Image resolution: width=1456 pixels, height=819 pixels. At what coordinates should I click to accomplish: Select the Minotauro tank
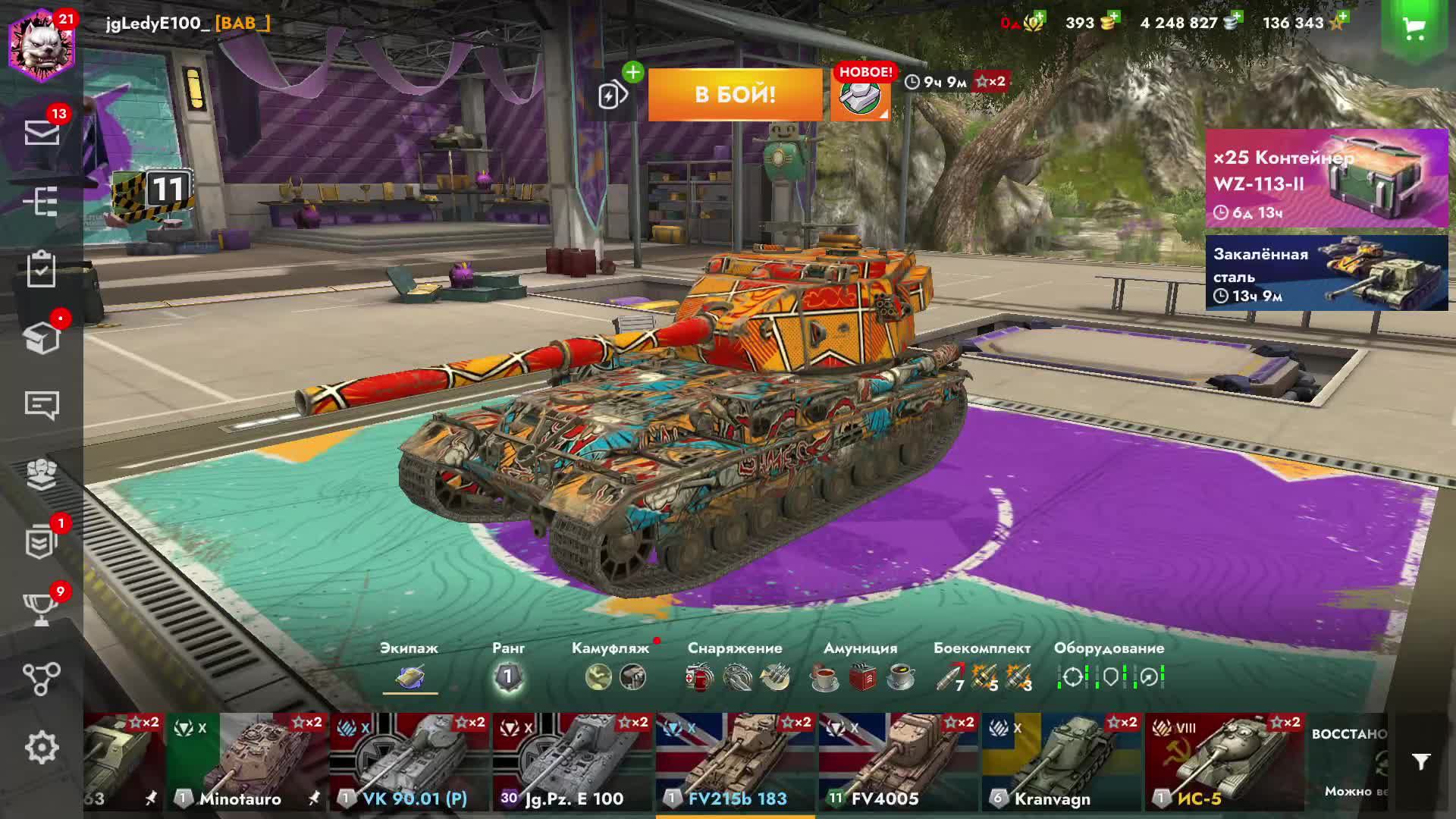[x=246, y=762]
